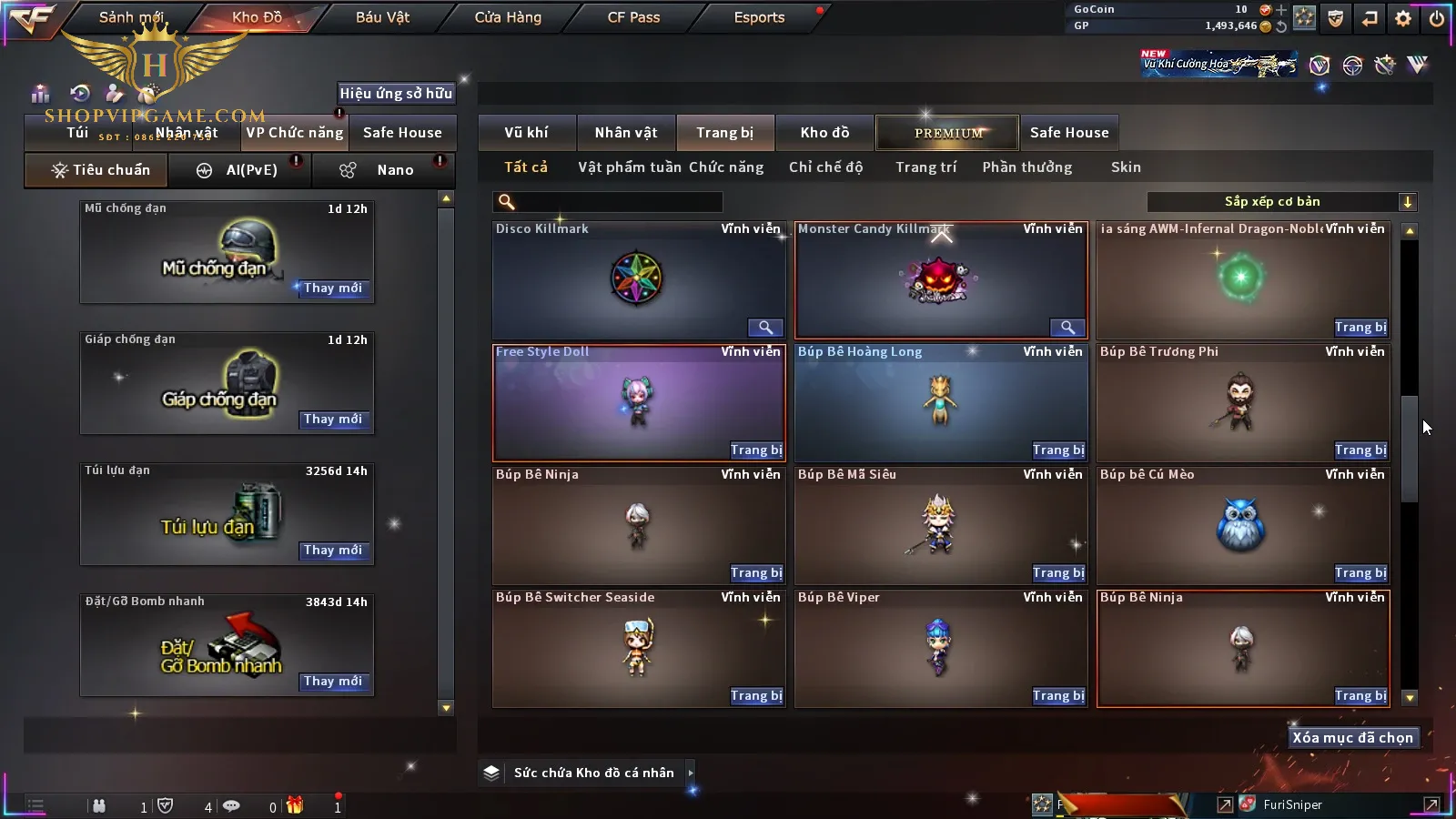The height and width of the screenshot is (819, 1456).
Task: Return to Sảnh mới lobby
Action: click(131, 17)
